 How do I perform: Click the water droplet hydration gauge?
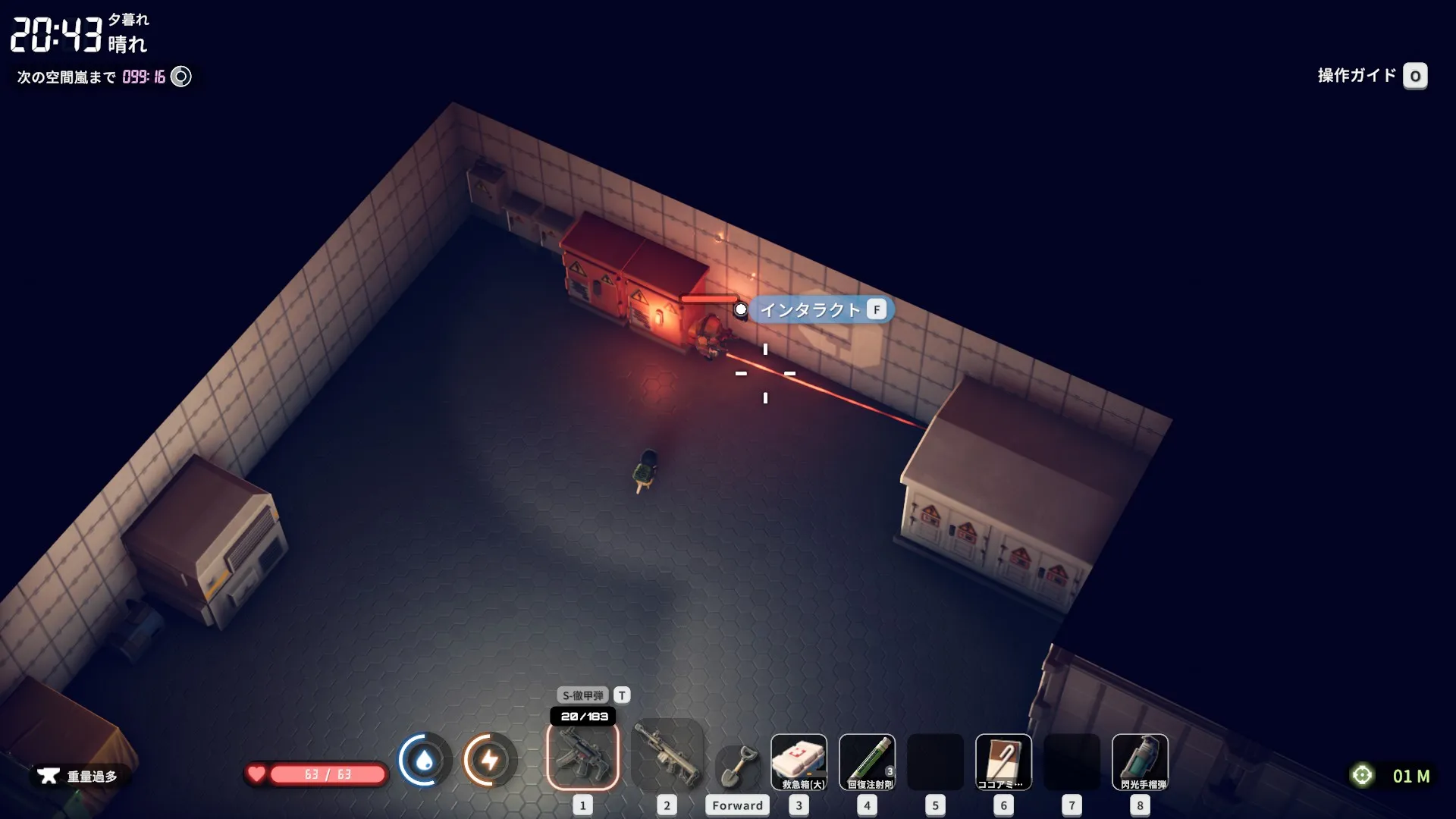424,760
